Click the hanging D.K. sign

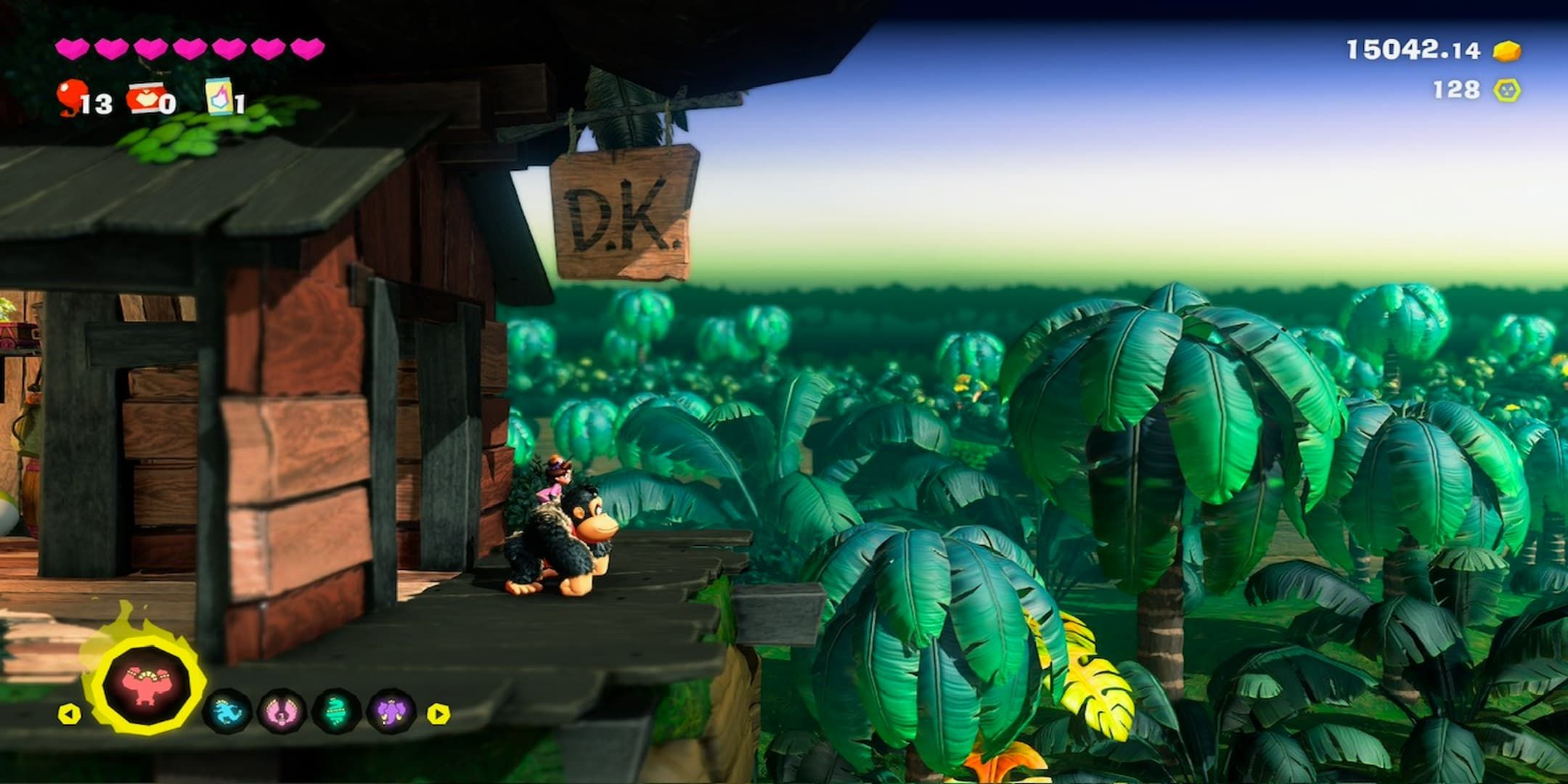(x=624, y=211)
